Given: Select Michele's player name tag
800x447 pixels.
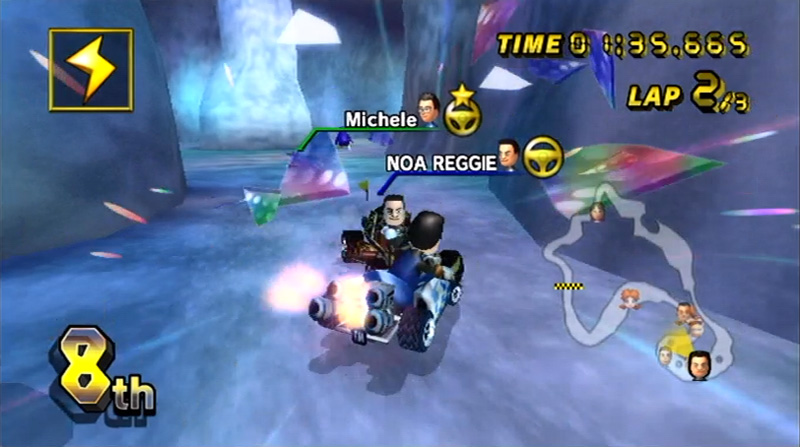Looking at the screenshot, I should click(x=381, y=120).
